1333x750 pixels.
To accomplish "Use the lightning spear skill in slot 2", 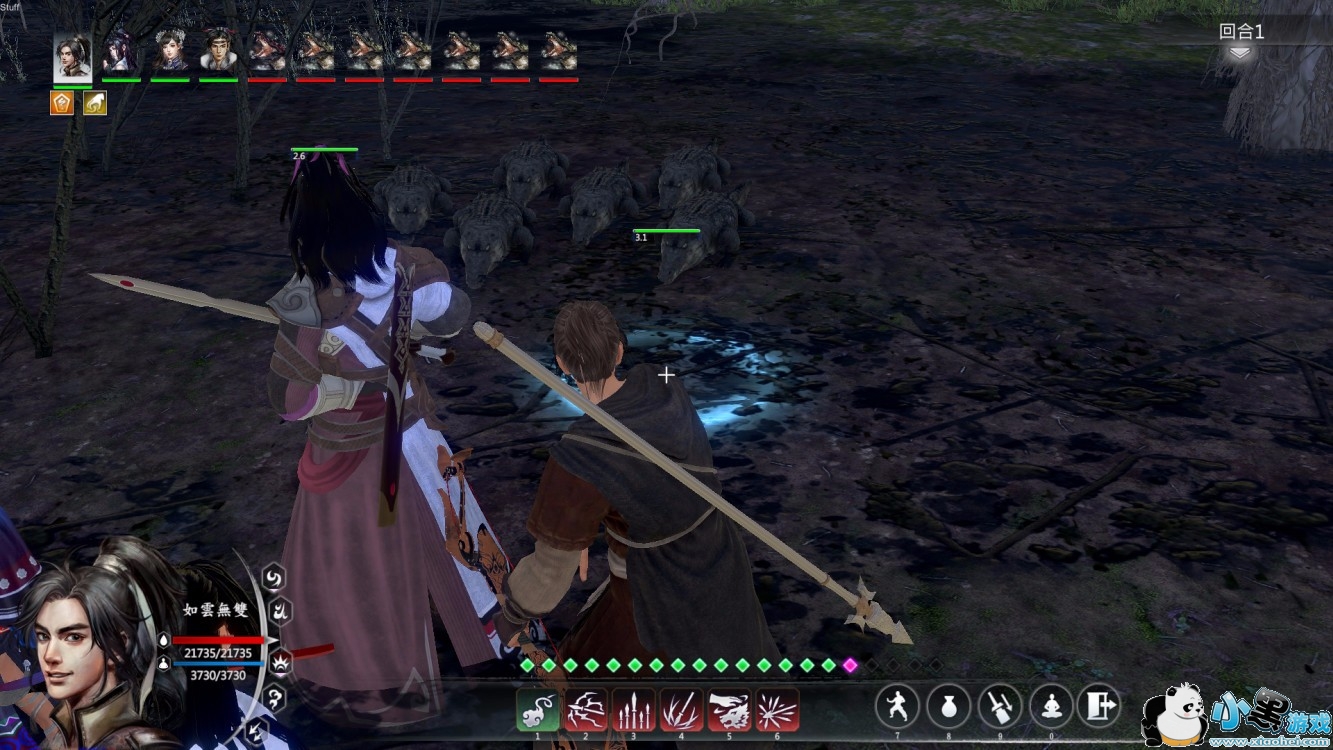I will coord(586,709).
